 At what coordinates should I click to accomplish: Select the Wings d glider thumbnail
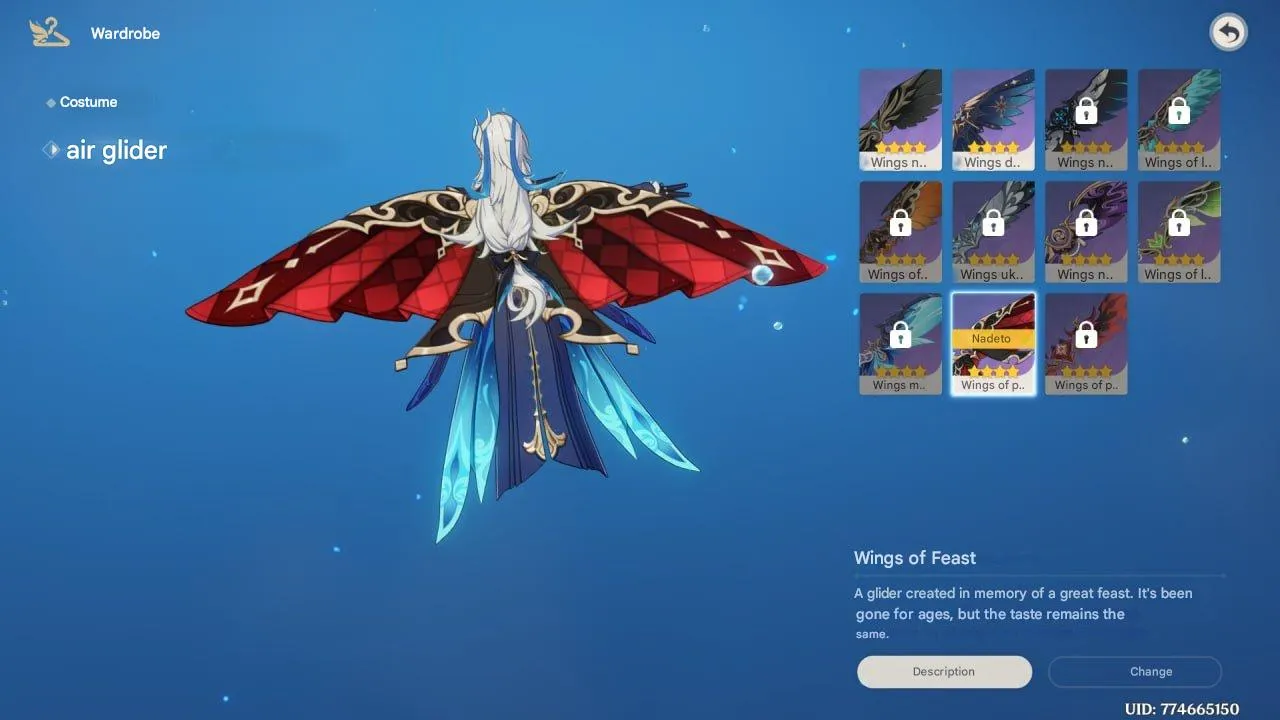[993, 119]
